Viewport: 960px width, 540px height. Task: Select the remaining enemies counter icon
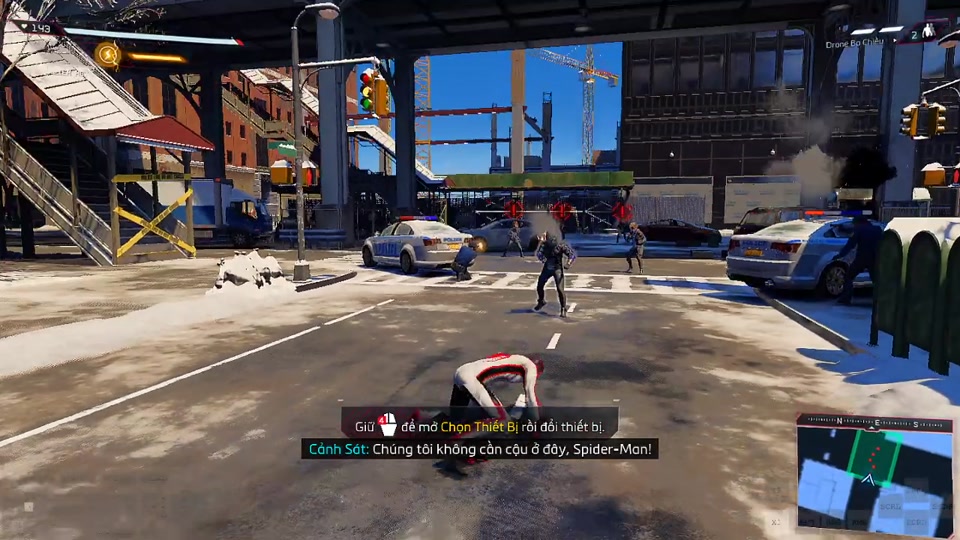point(926,31)
